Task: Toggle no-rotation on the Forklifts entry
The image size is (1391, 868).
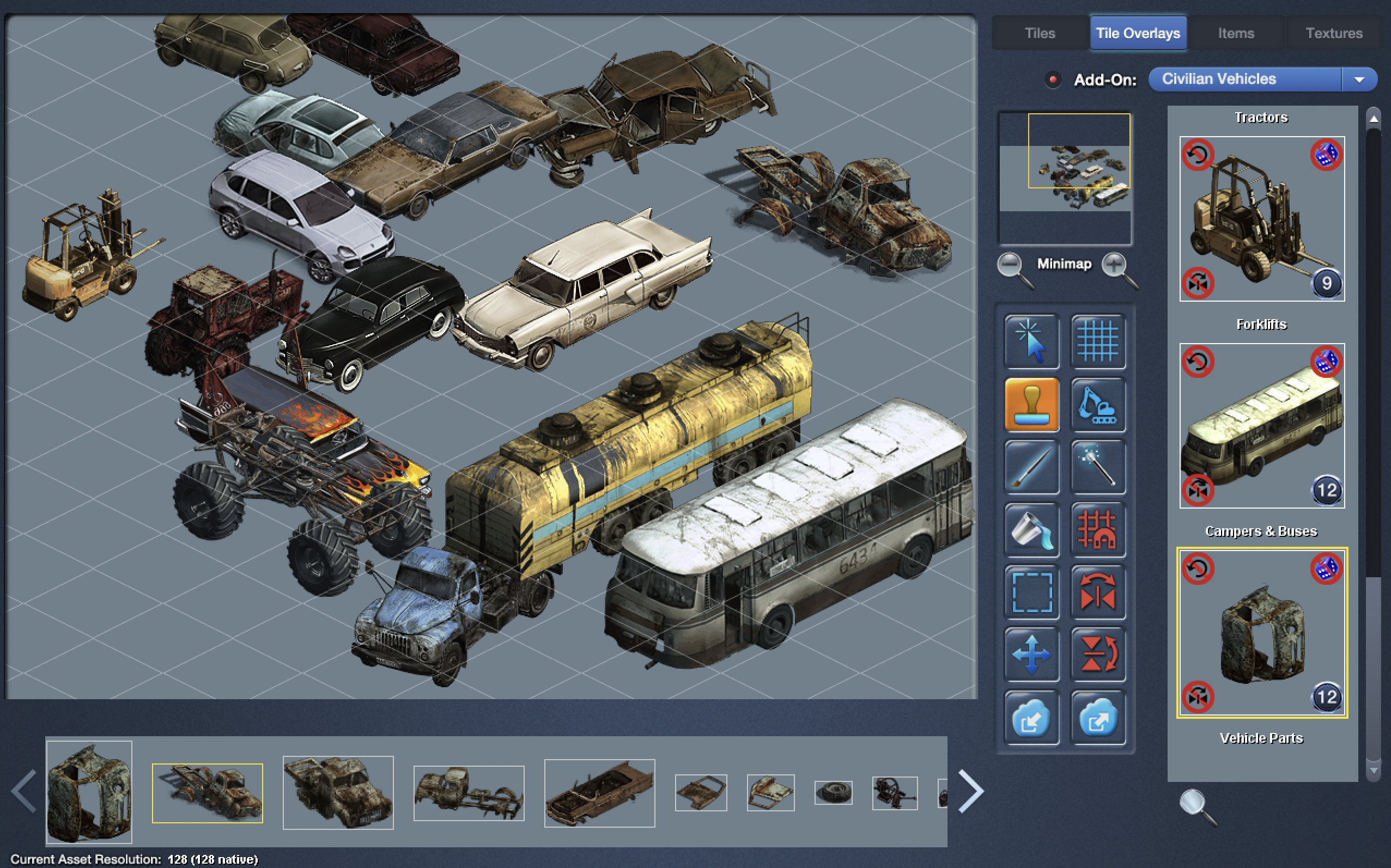Action: [1199, 362]
